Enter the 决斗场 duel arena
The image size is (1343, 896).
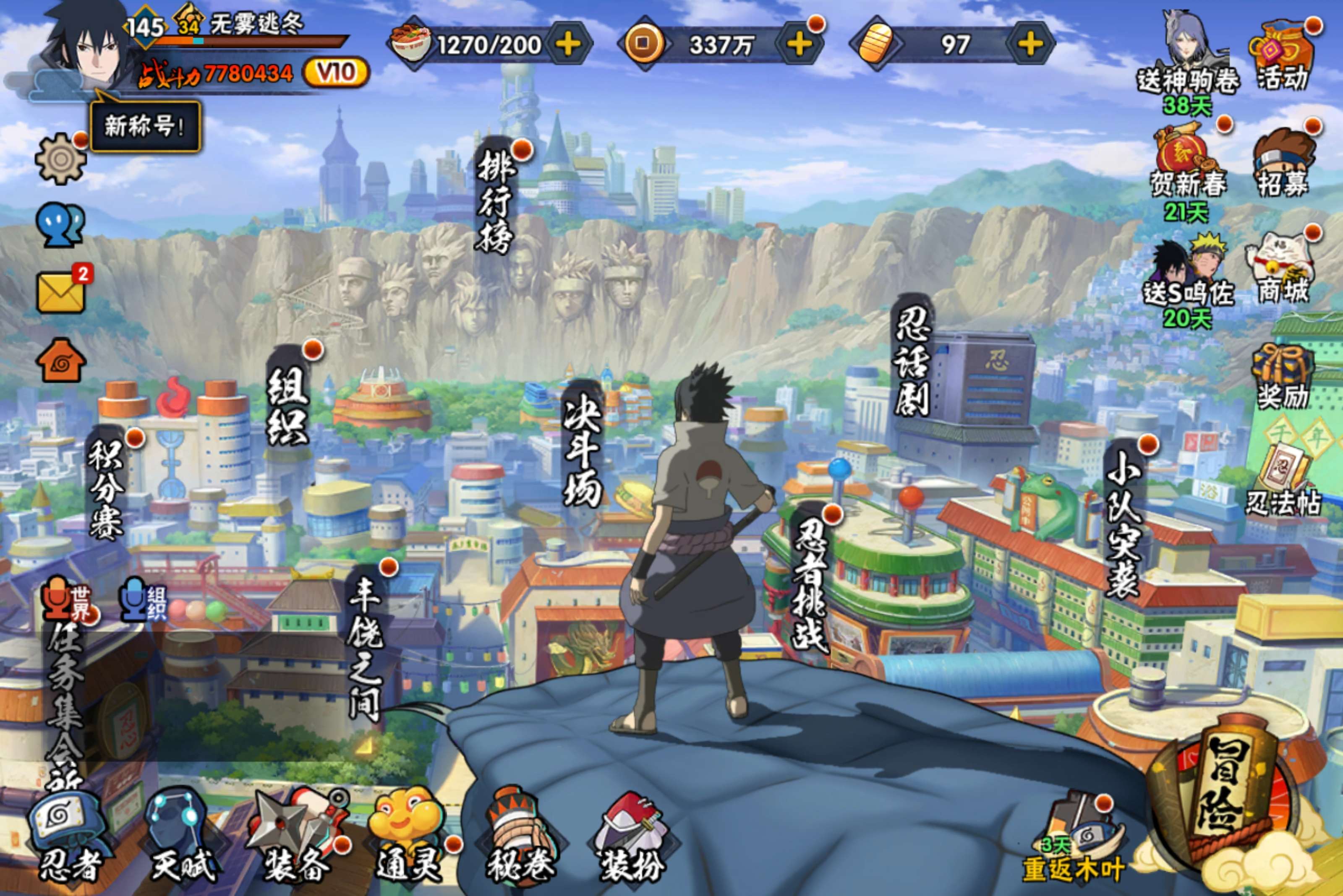[x=582, y=451]
